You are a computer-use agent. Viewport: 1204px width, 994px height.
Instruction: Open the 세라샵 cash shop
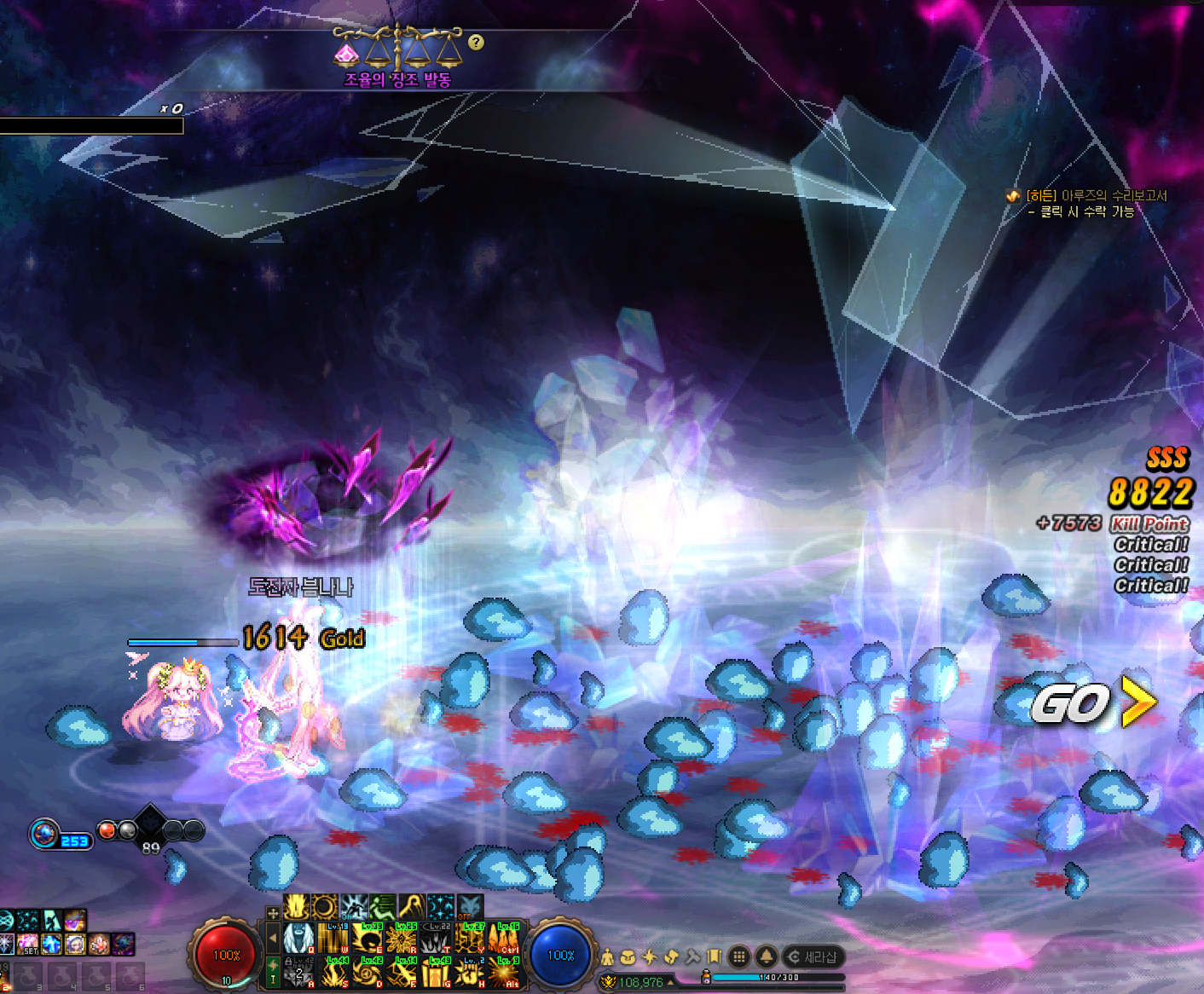(813, 956)
